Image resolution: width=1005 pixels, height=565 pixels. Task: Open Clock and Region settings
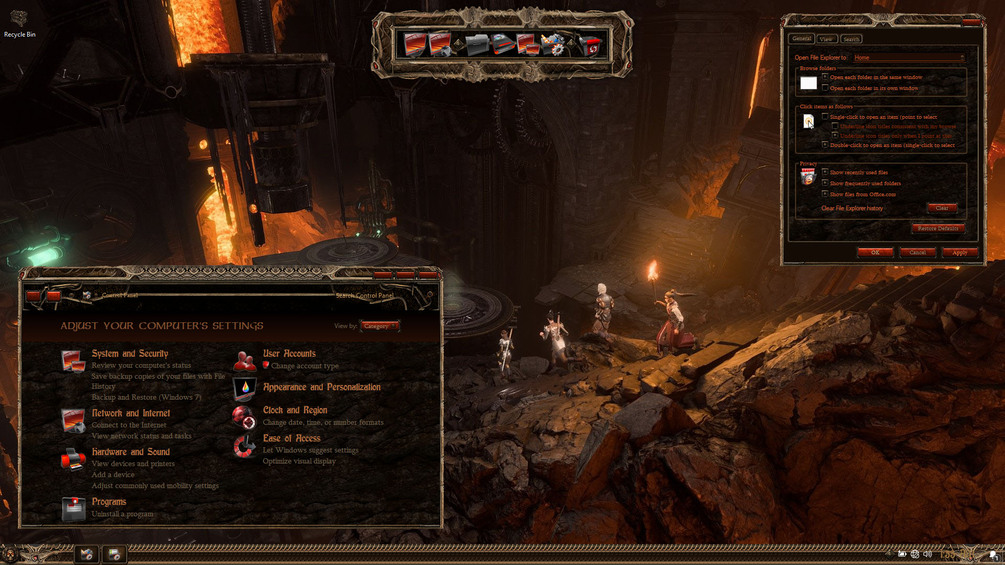point(295,410)
